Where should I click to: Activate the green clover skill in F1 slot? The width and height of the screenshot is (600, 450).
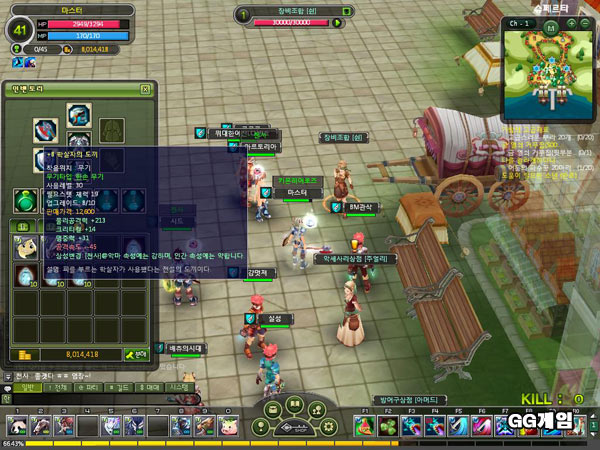click(x=366, y=426)
